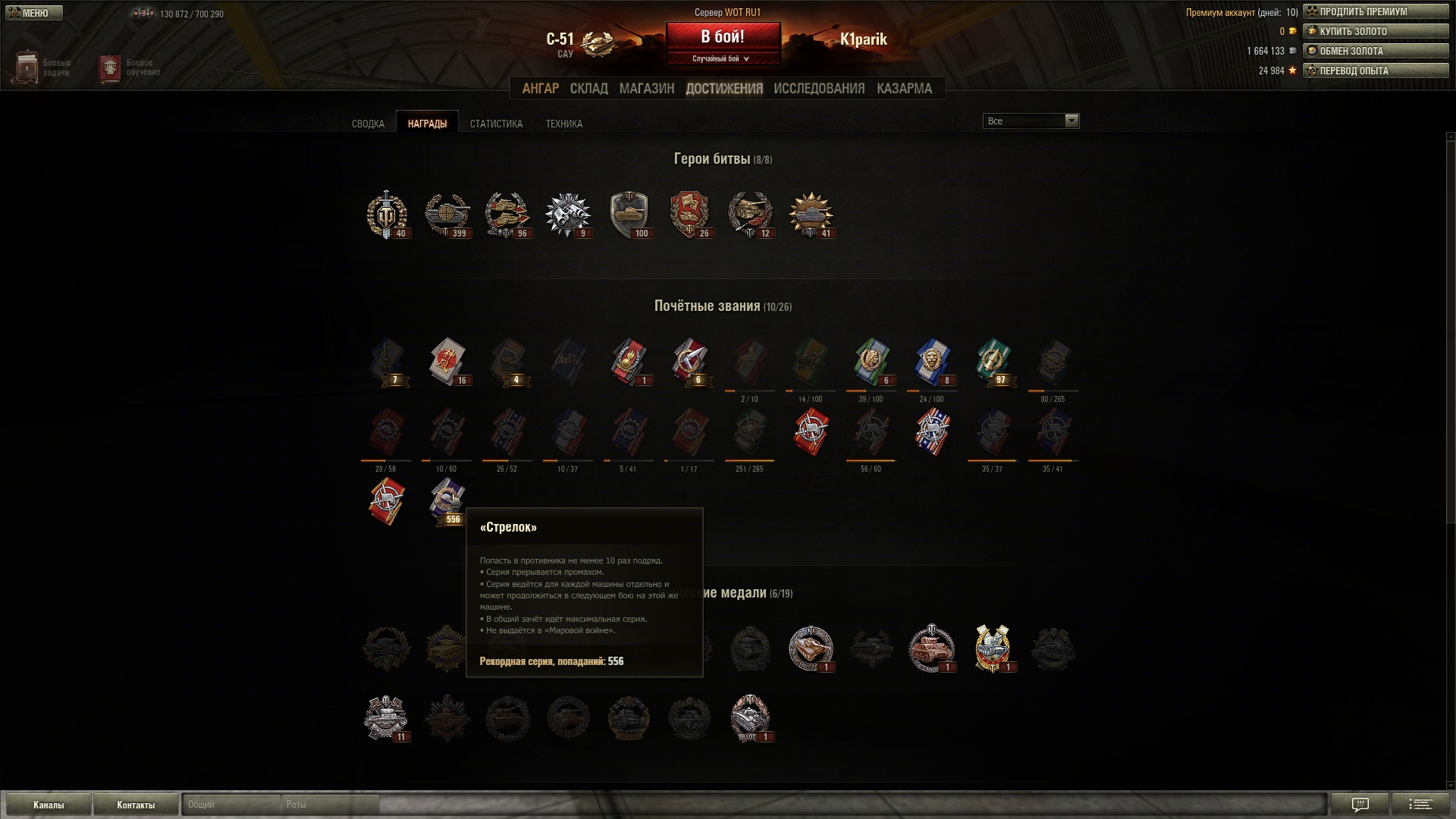
Task: Open the МЕНЮ button
Action: click(34, 13)
